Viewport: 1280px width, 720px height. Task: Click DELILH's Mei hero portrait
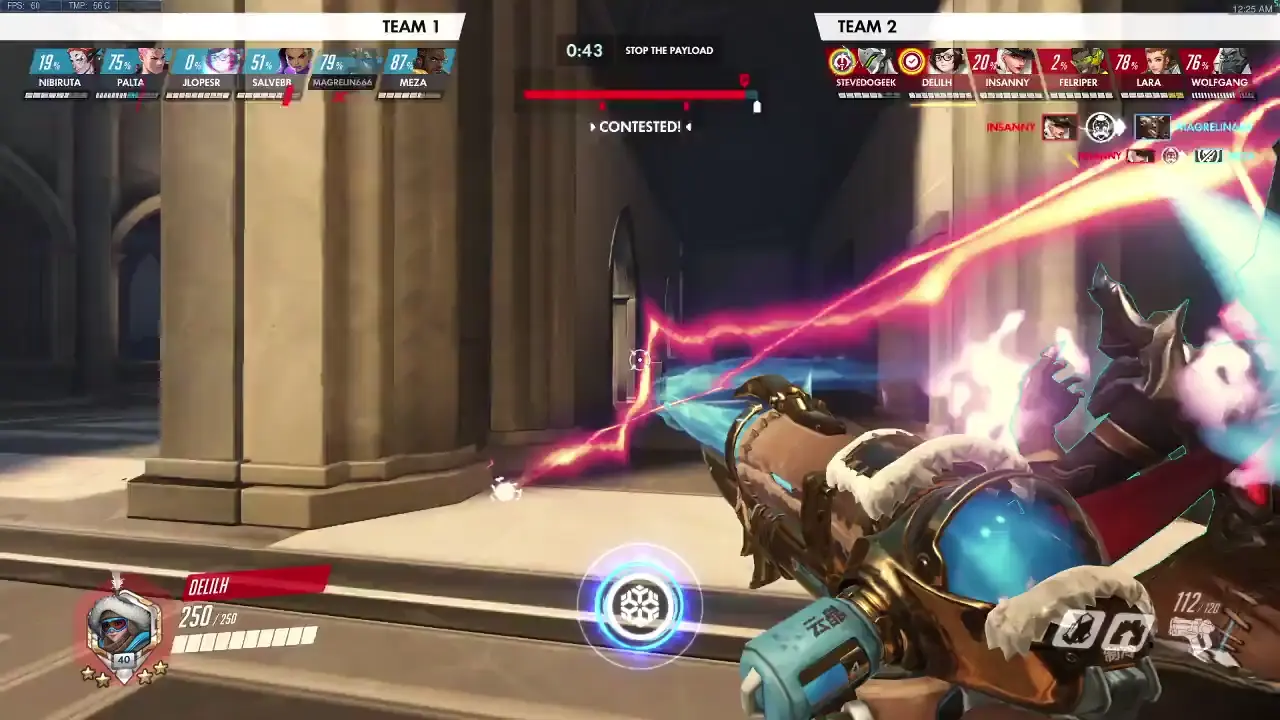click(946, 63)
